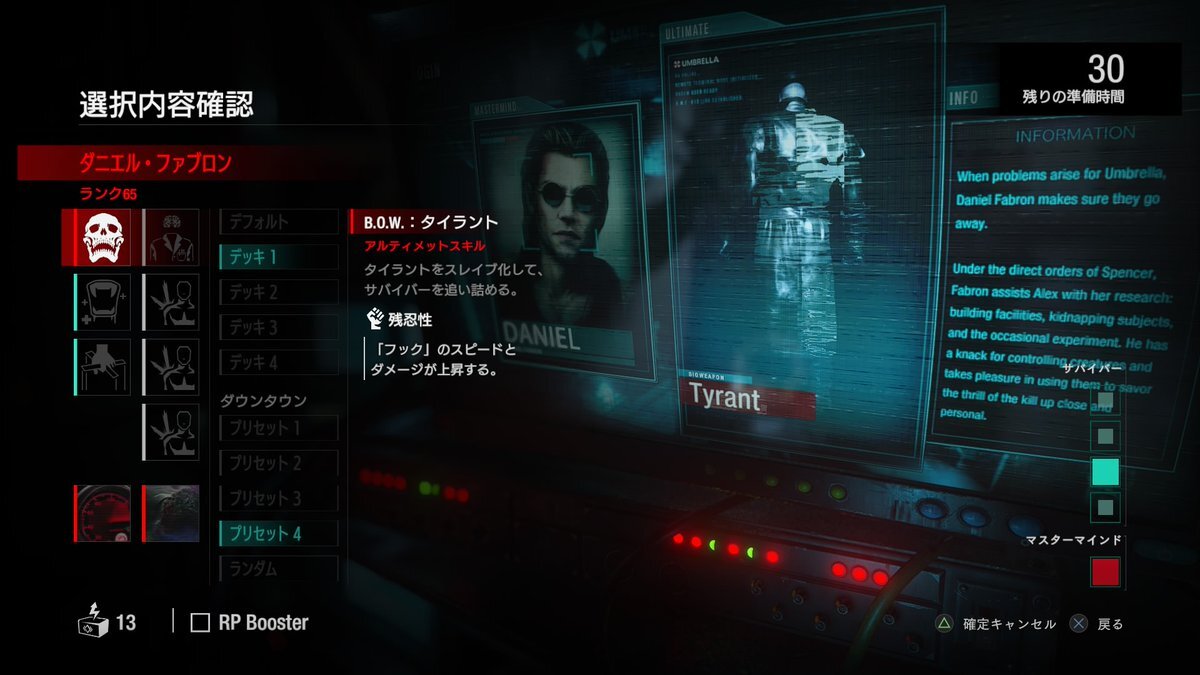Pick デッキ 3 in the deck list

tap(279, 328)
